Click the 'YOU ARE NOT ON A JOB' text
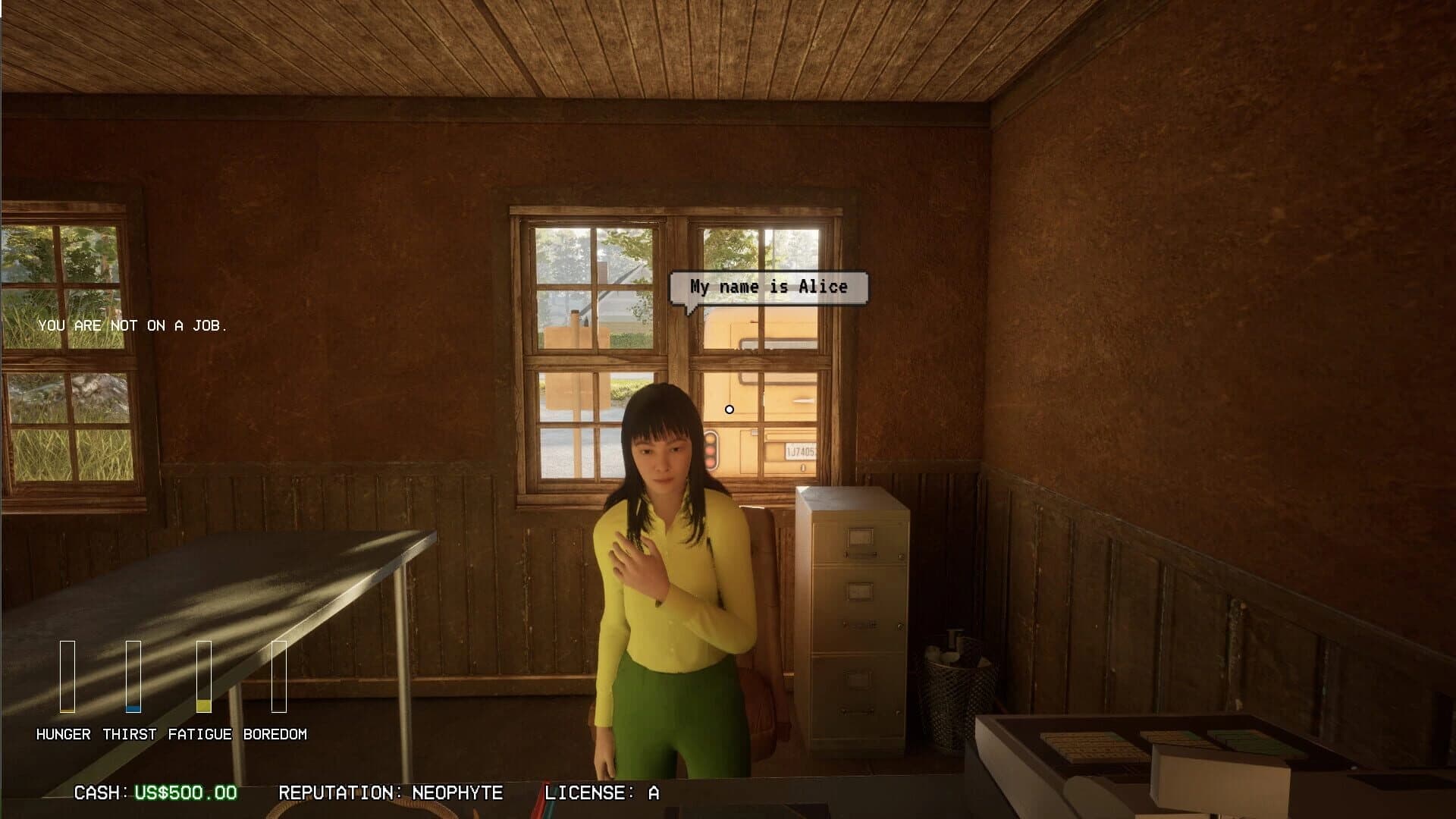The image size is (1456, 819). click(x=133, y=327)
